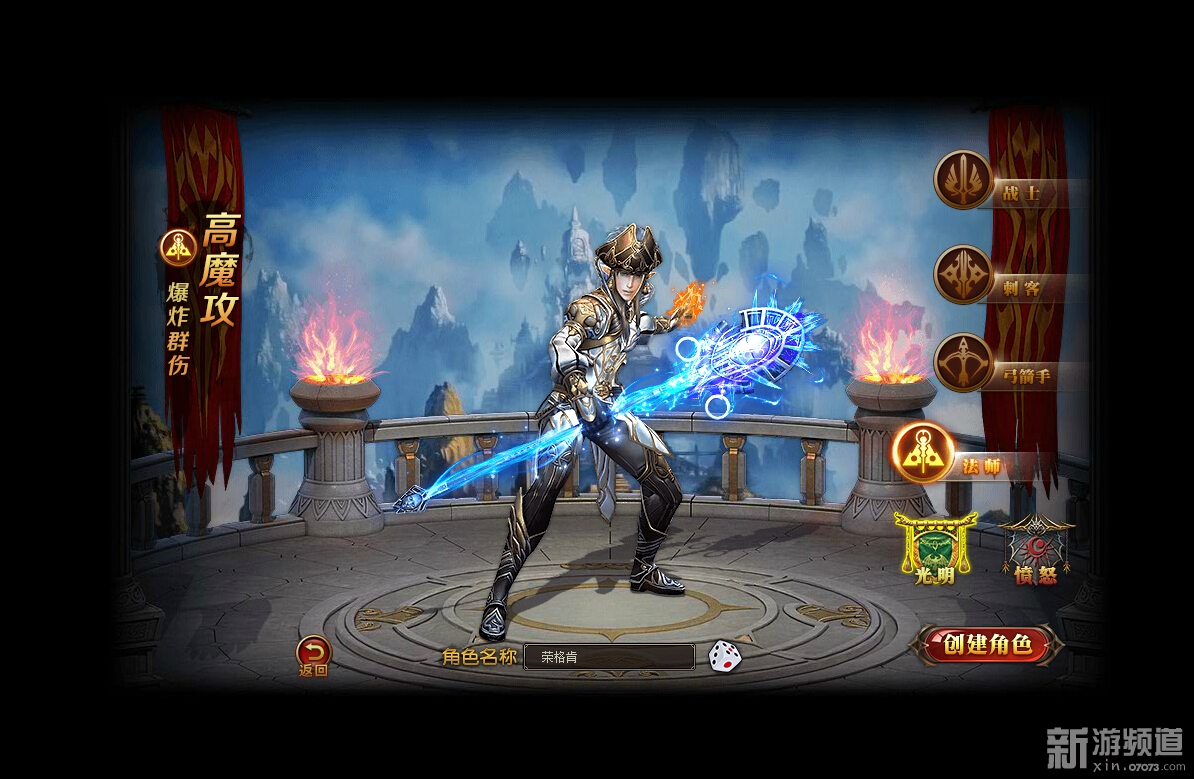Choose the 愤怒 faction banner
This screenshot has width=1194, height=779.
1035,548
